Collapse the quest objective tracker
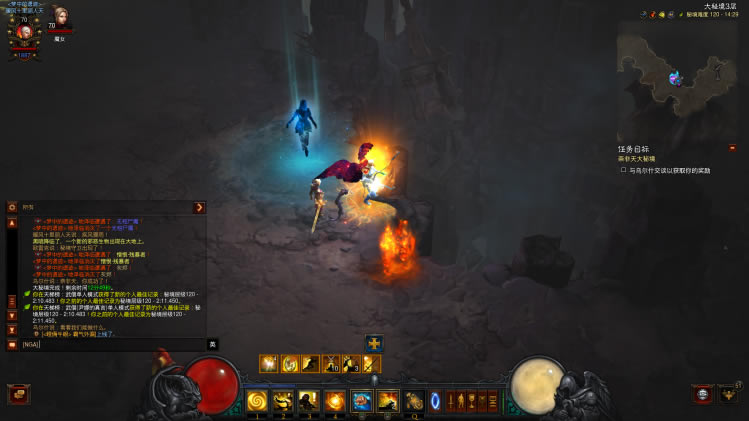The height and width of the screenshot is (421, 749). [x=732, y=147]
